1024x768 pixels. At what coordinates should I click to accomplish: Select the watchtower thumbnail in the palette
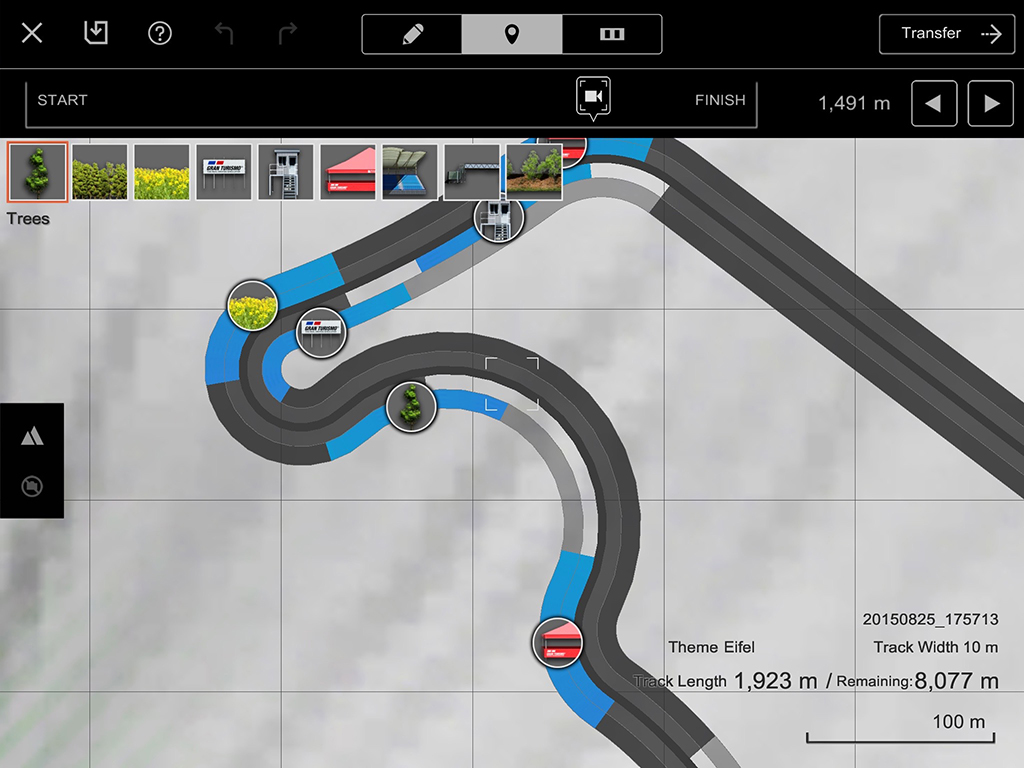[x=286, y=172]
